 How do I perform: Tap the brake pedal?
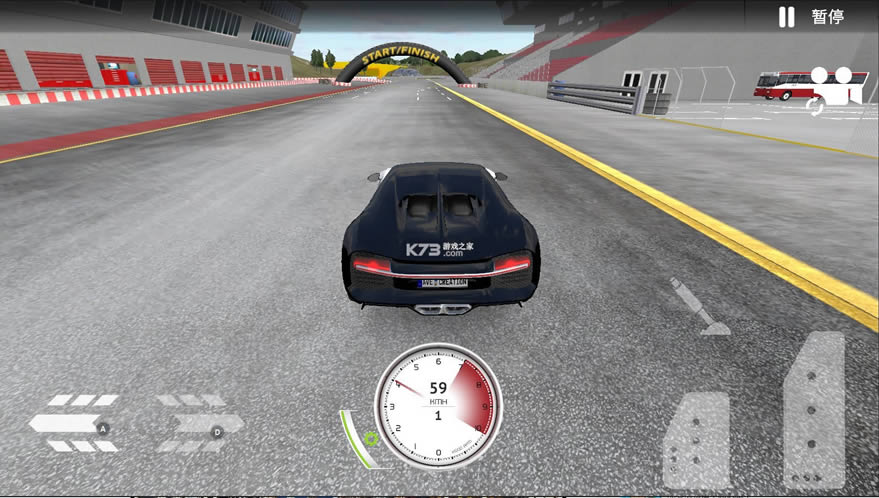pyautogui.click(x=696, y=439)
